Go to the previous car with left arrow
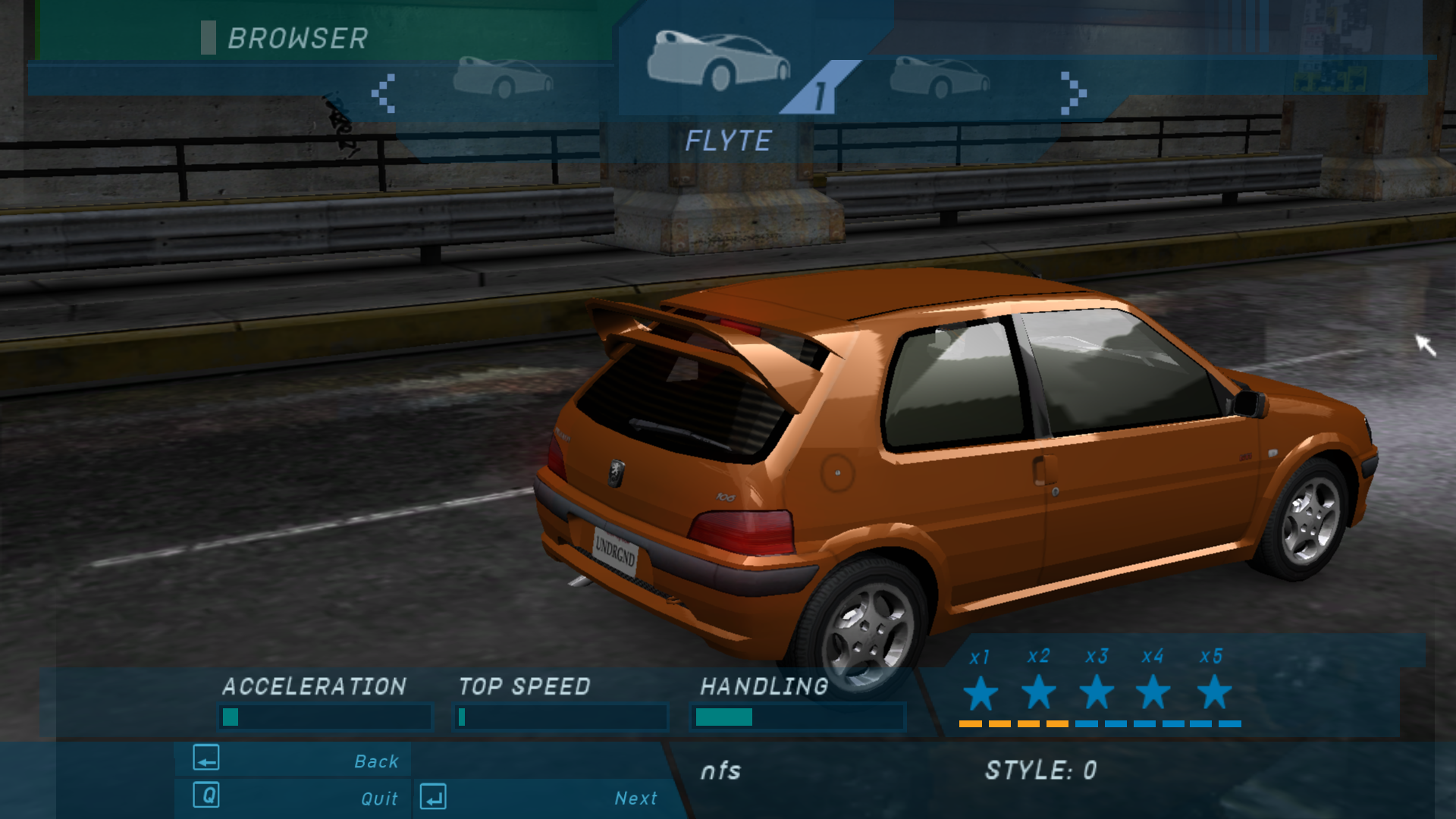 point(384,93)
